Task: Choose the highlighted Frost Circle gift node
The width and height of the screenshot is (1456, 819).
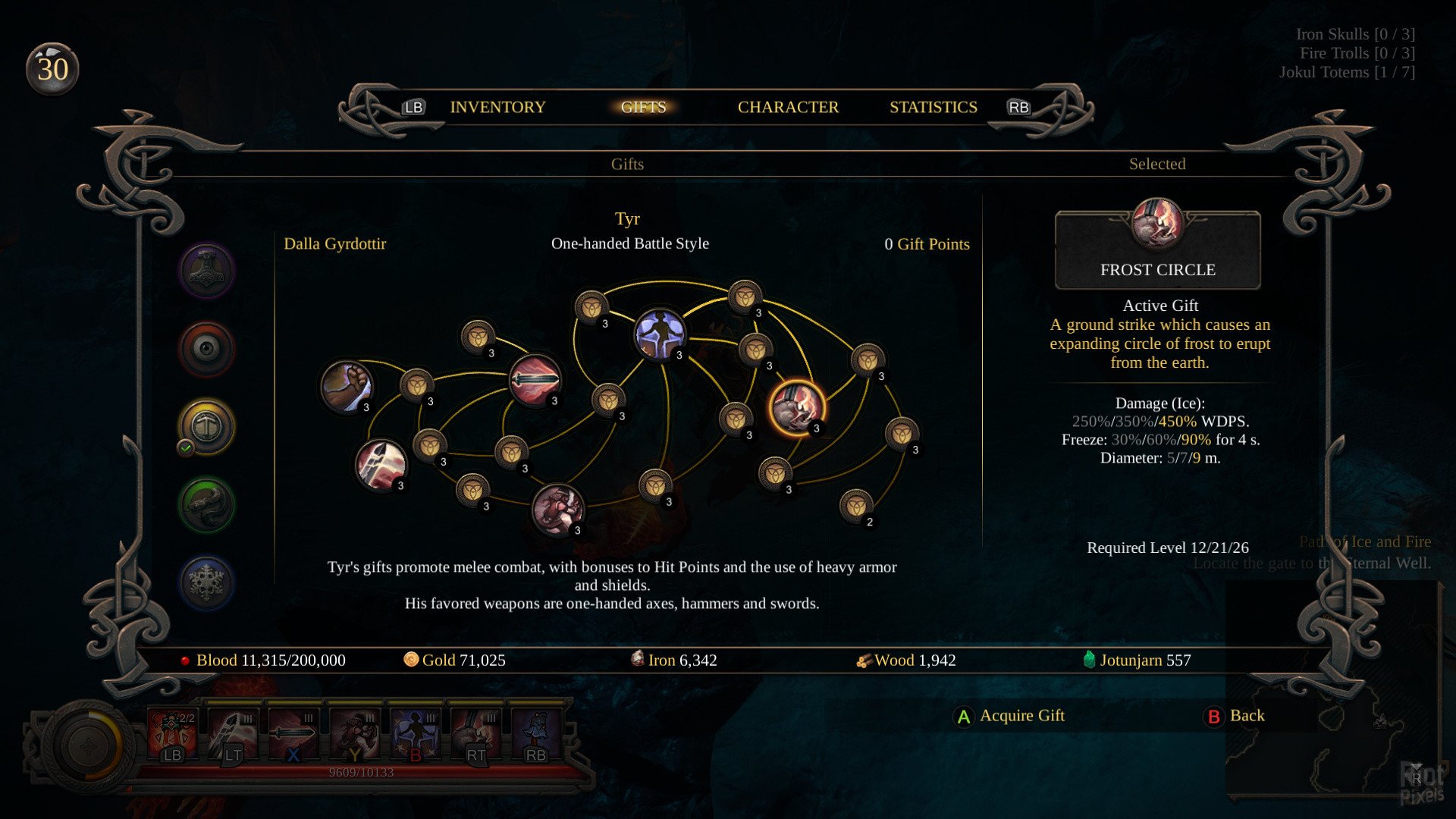Action: click(x=796, y=407)
